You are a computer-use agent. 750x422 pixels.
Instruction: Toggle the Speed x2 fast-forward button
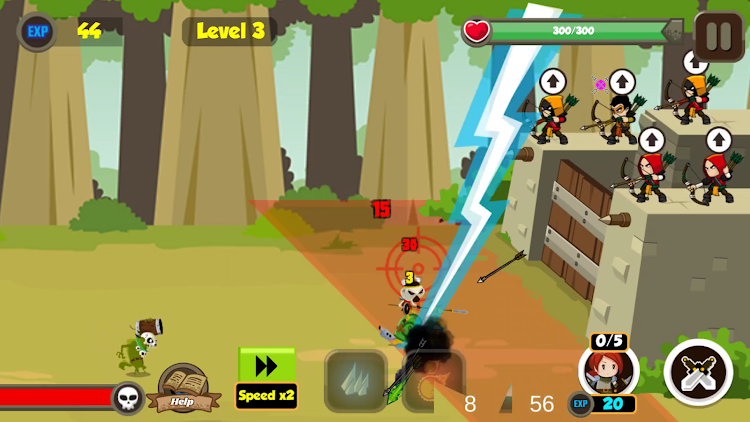266,377
